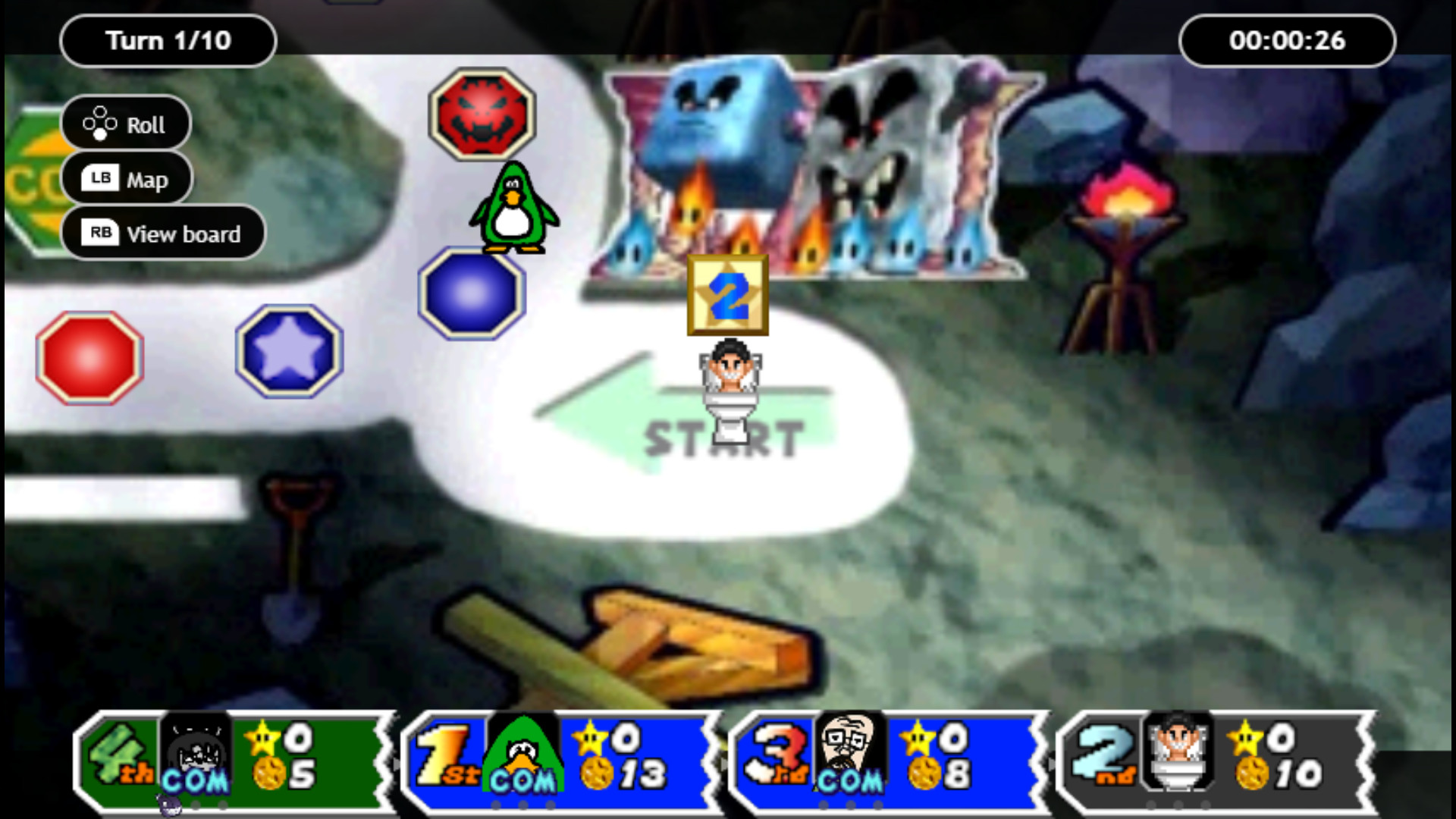Click the Turn 1/10 indicator
1456x819 pixels.
coord(168,41)
